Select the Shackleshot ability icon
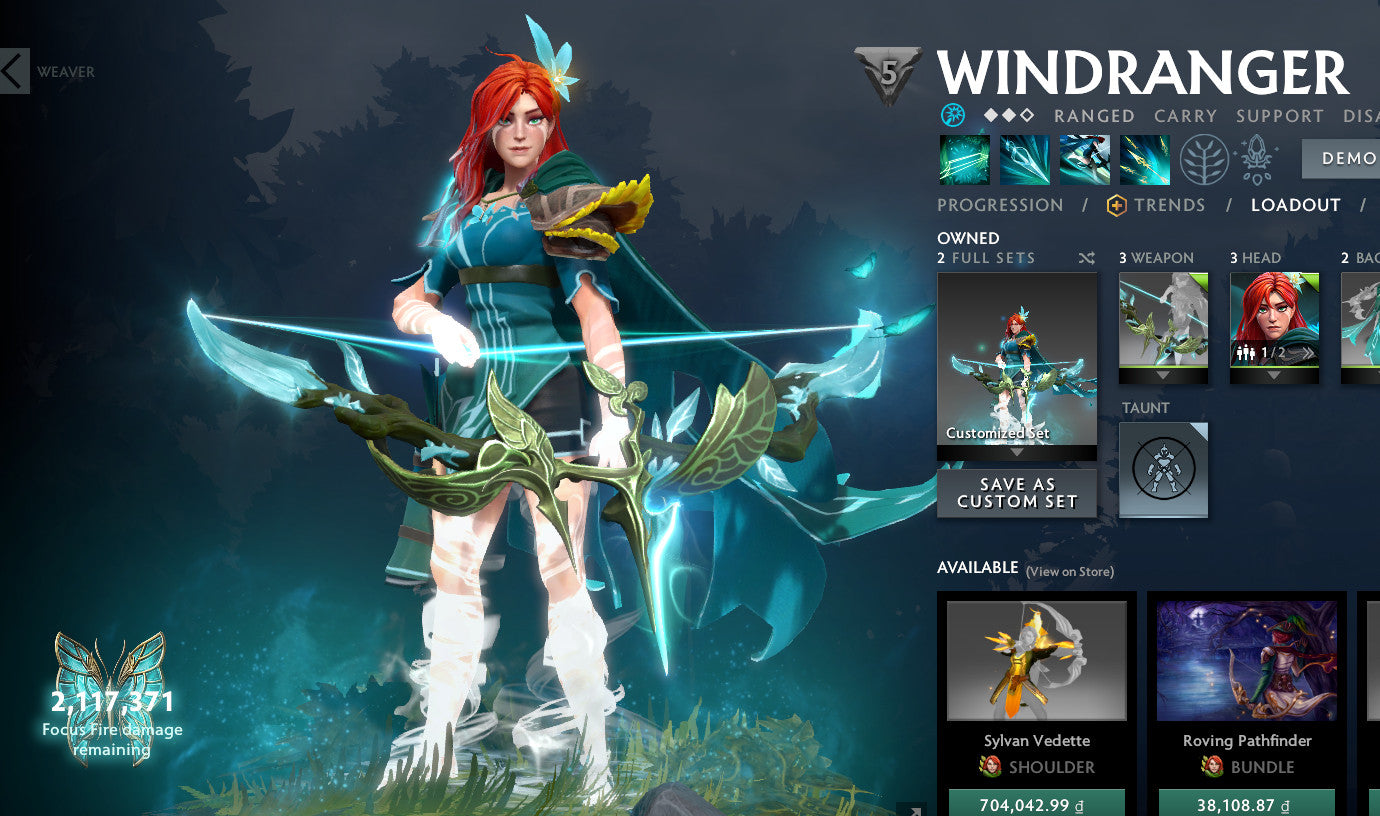Viewport: 1380px width, 816px height. tap(963, 160)
